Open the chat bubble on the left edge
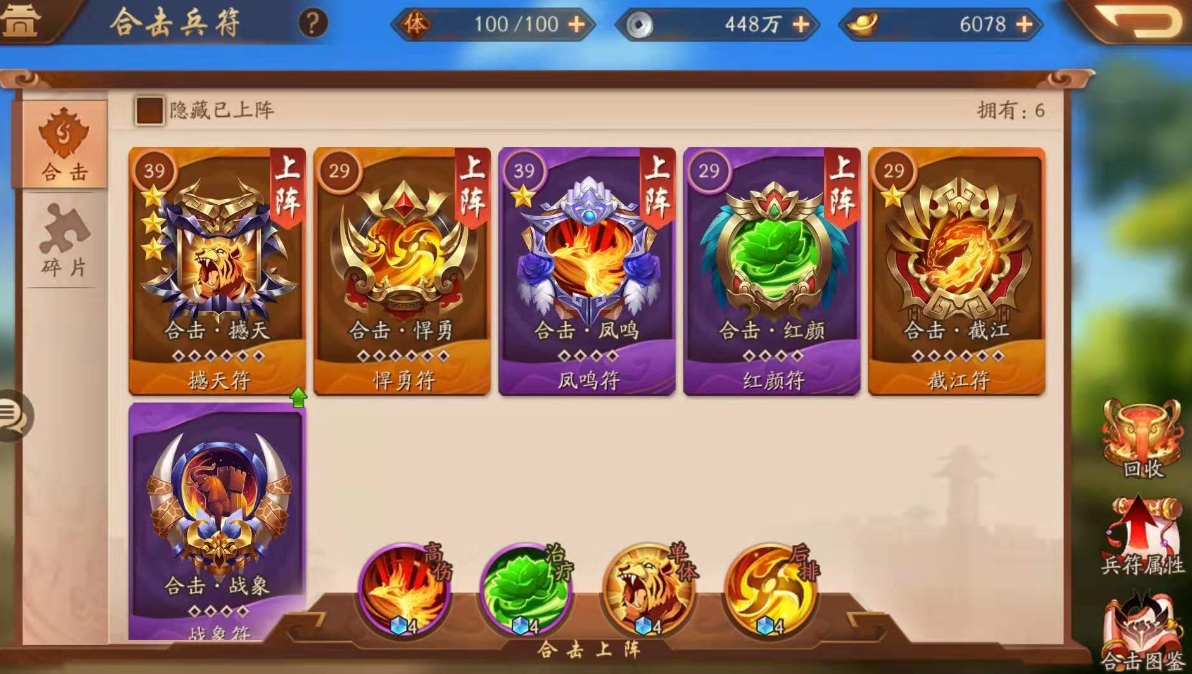Screen dimensions: 1192x674 pos(14,414)
